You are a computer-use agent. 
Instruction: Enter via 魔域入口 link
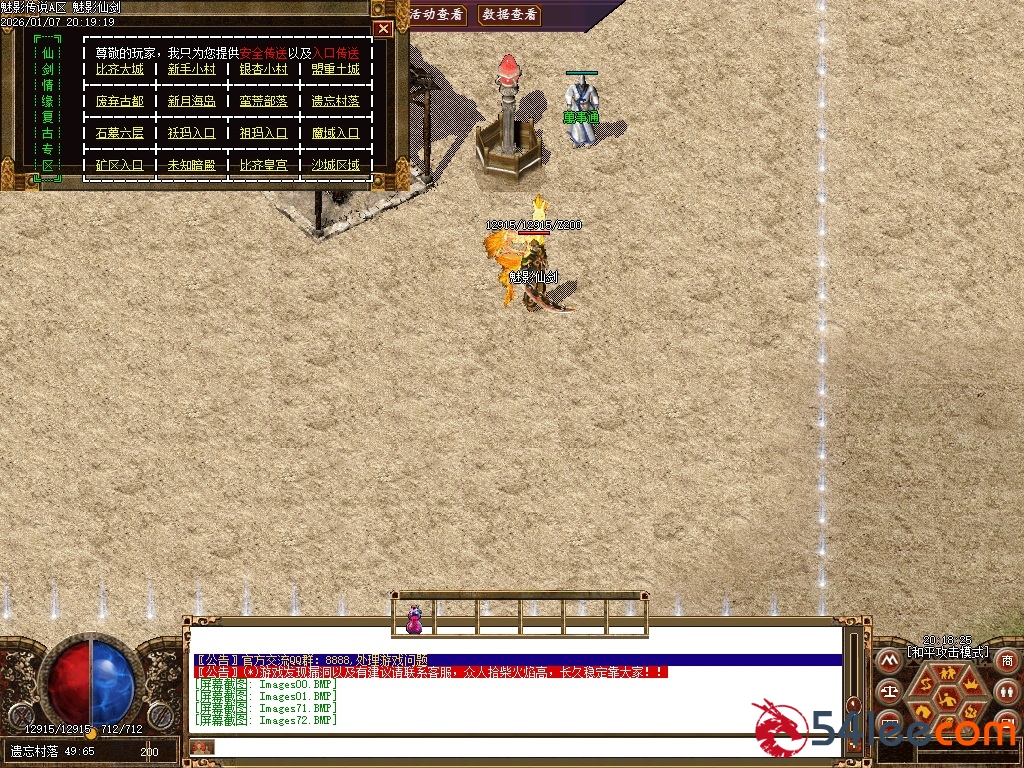[335, 133]
